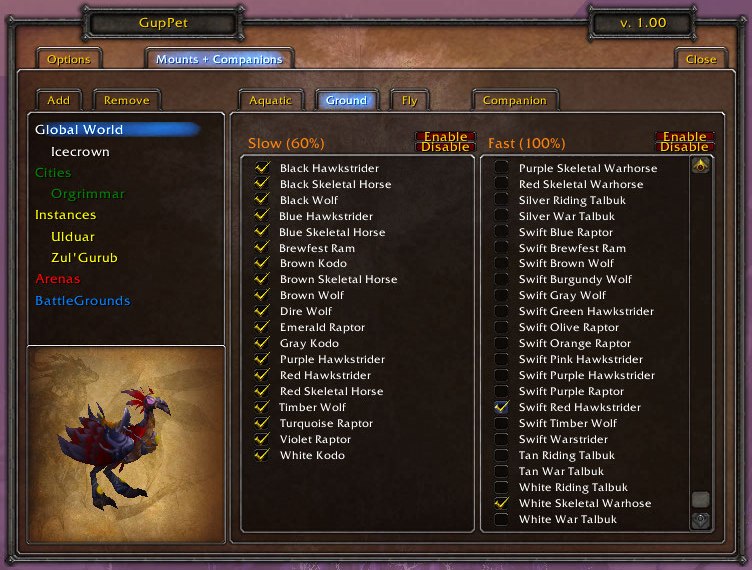Uncheck the Black Hawkstrider mount
The height and width of the screenshot is (570, 752).
[263, 168]
